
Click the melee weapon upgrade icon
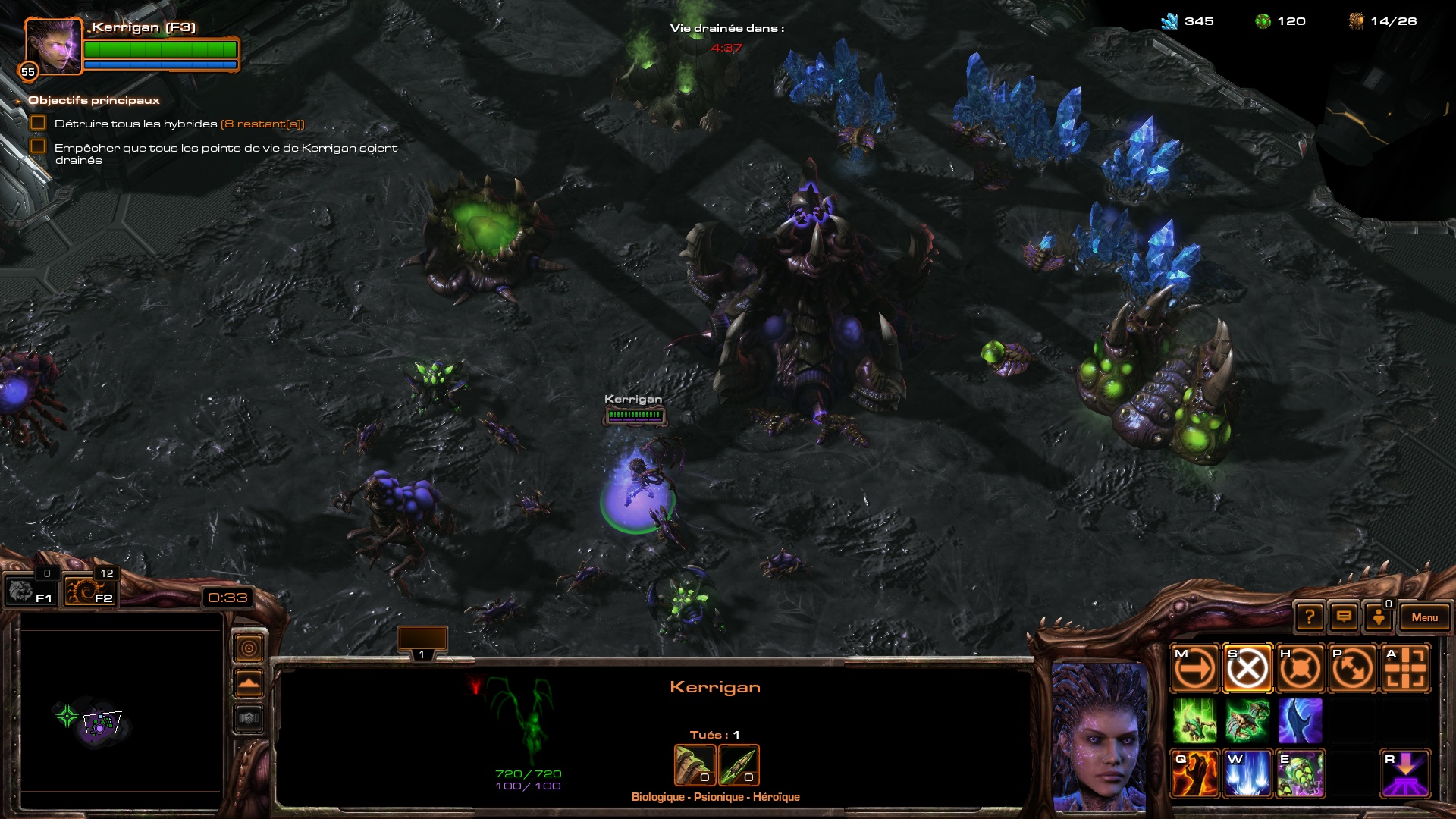pyautogui.click(x=695, y=765)
